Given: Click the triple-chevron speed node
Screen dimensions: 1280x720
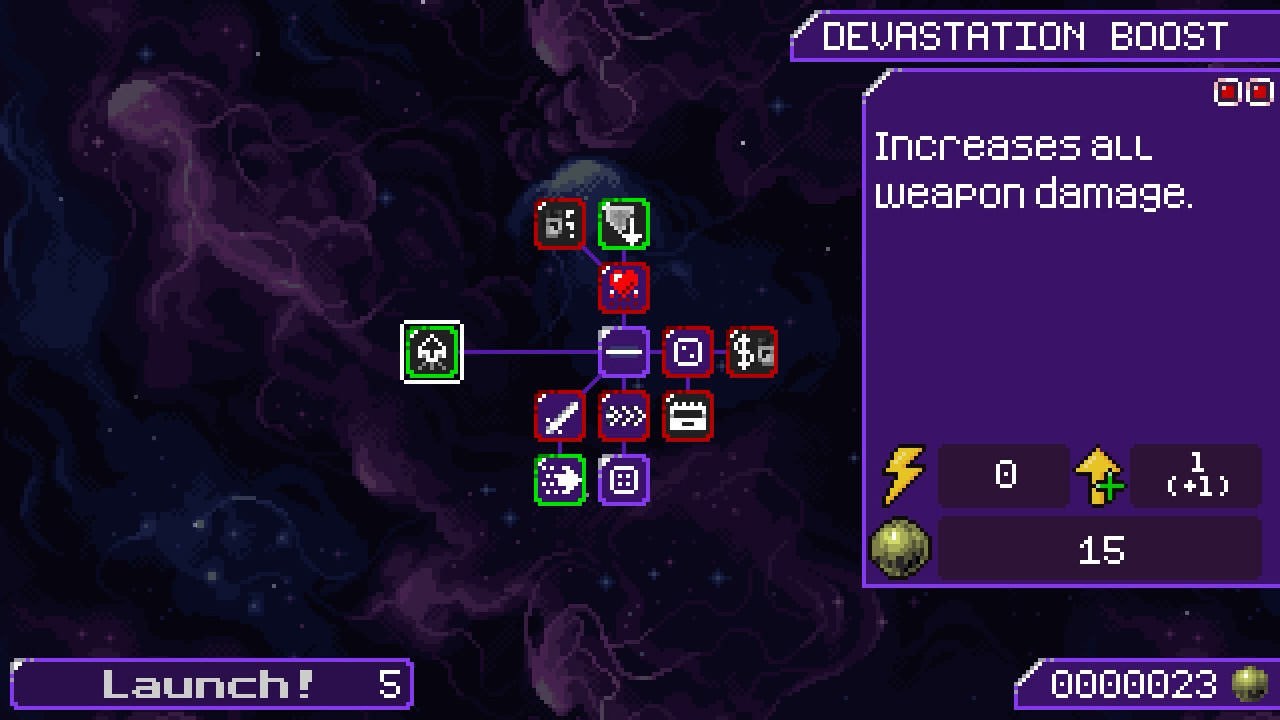Looking at the screenshot, I should (x=624, y=416).
